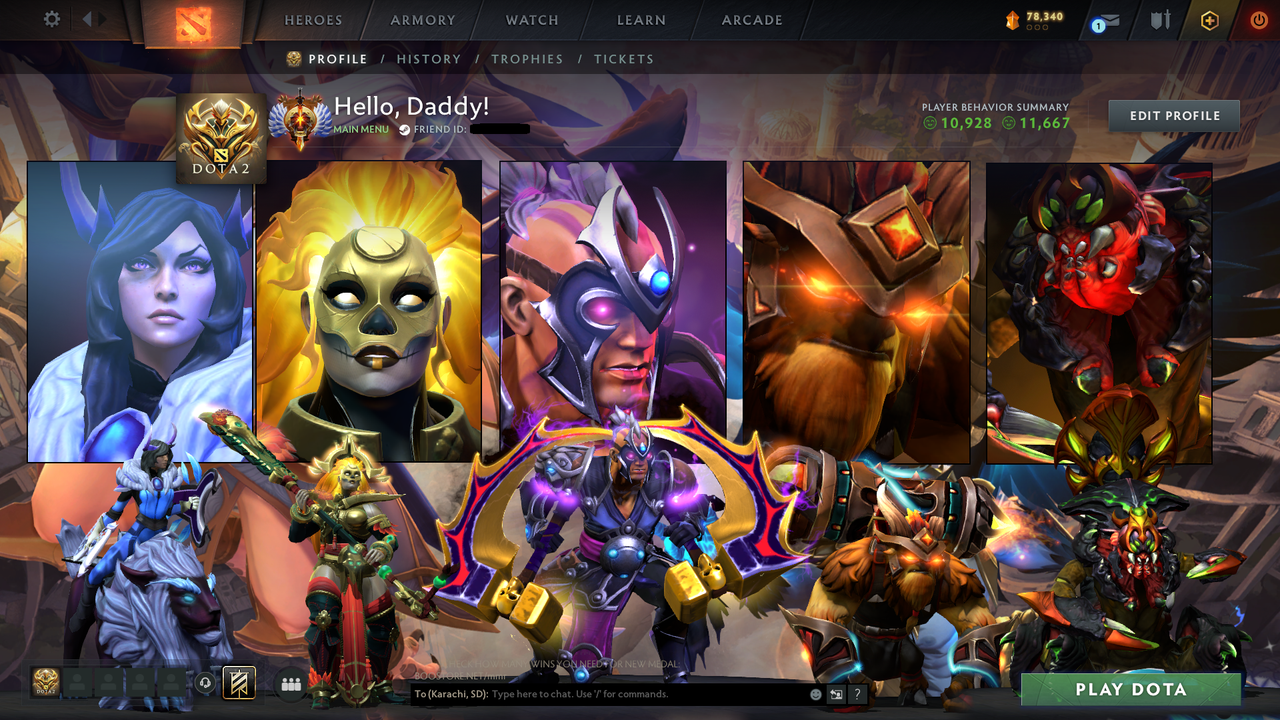The height and width of the screenshot is (720, 1280).
Task: Switch to the HISTORY tab
Action: point(429,59)
